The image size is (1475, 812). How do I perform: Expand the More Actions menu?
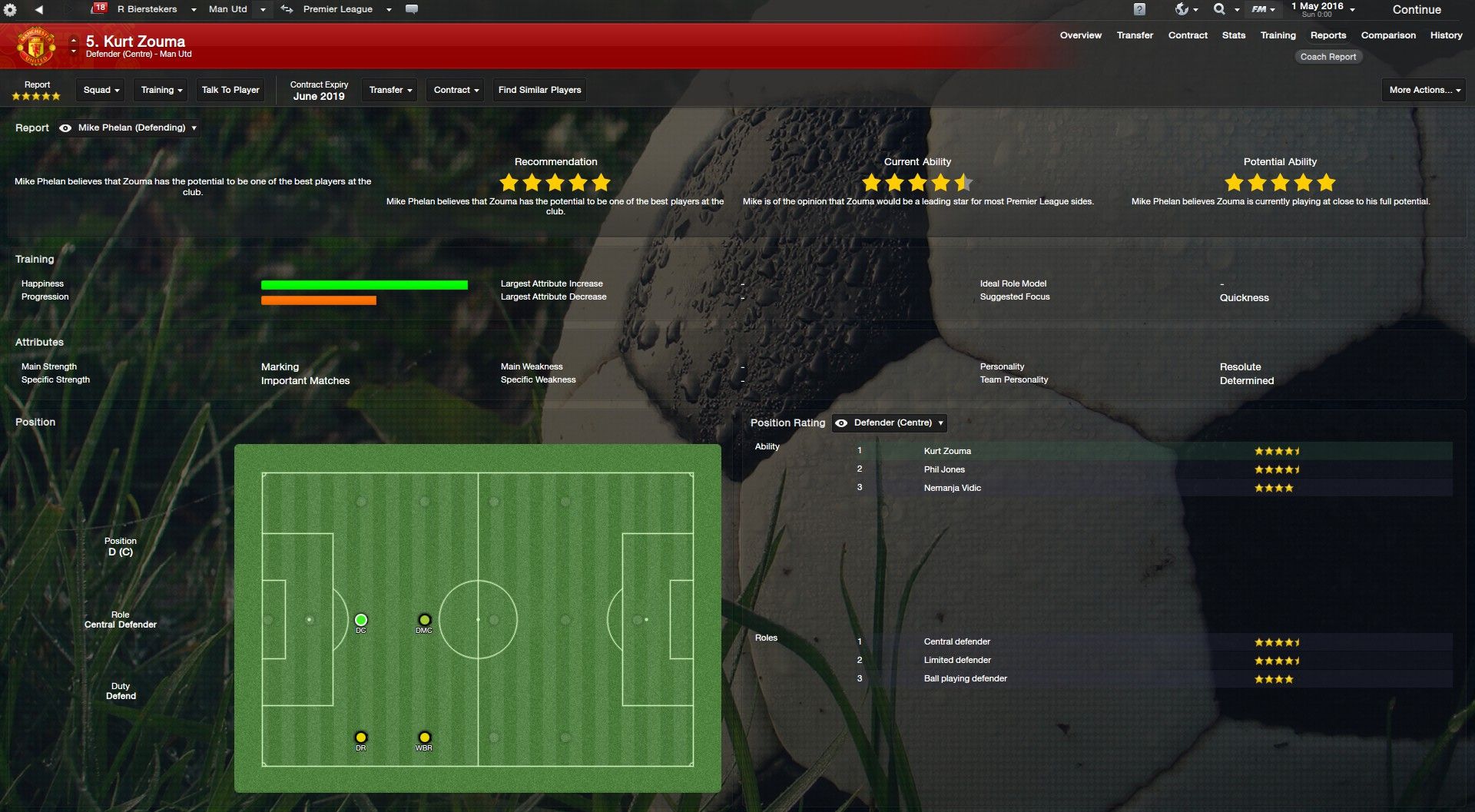coord(1424,90)
